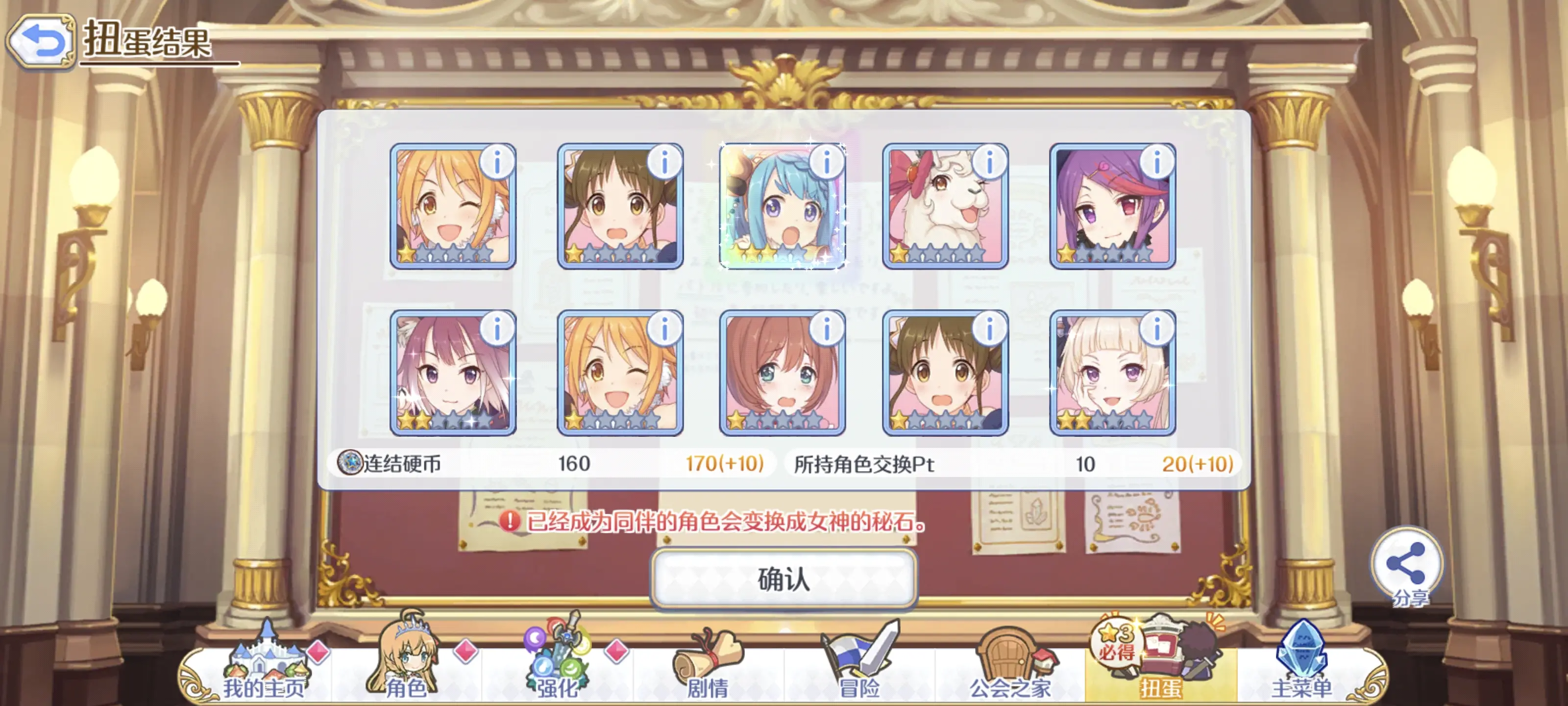Show info for the blonde elf character
This screenshot has height=706, width=1568.
pyautogui.click(x=1156, y=329)
